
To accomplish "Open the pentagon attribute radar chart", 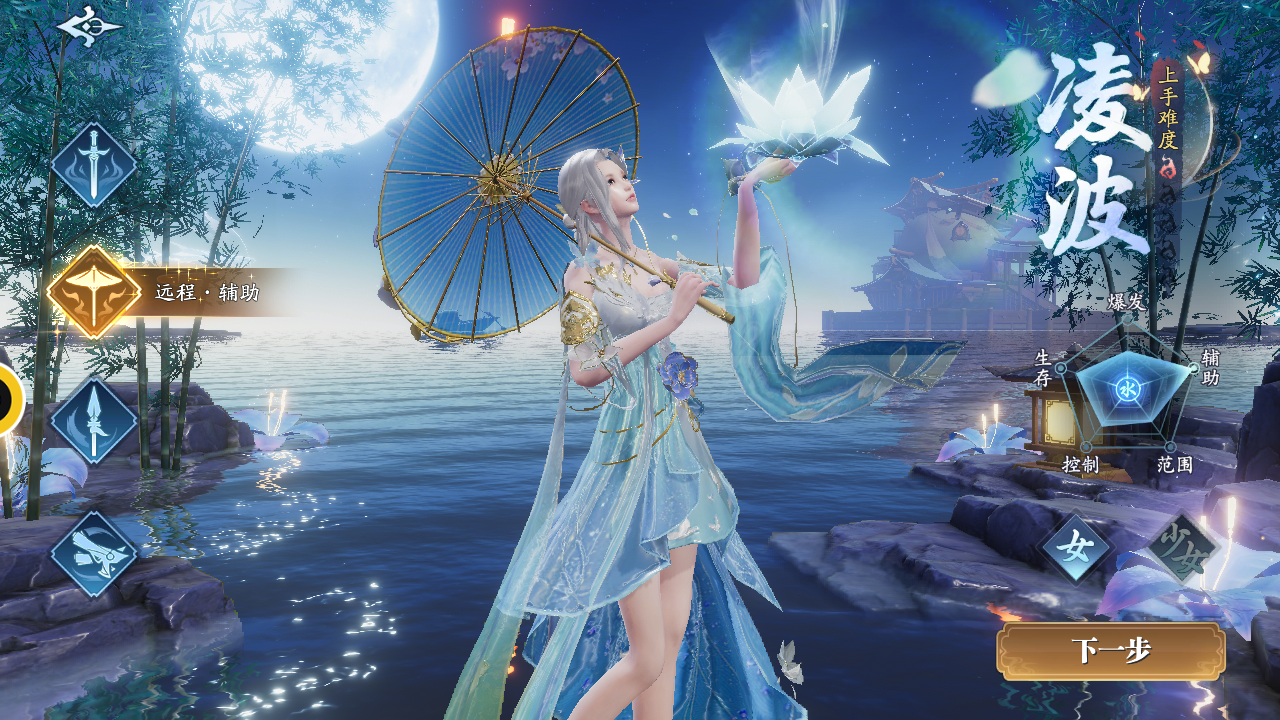I will pyautogui.click(x=1127, y=389).
